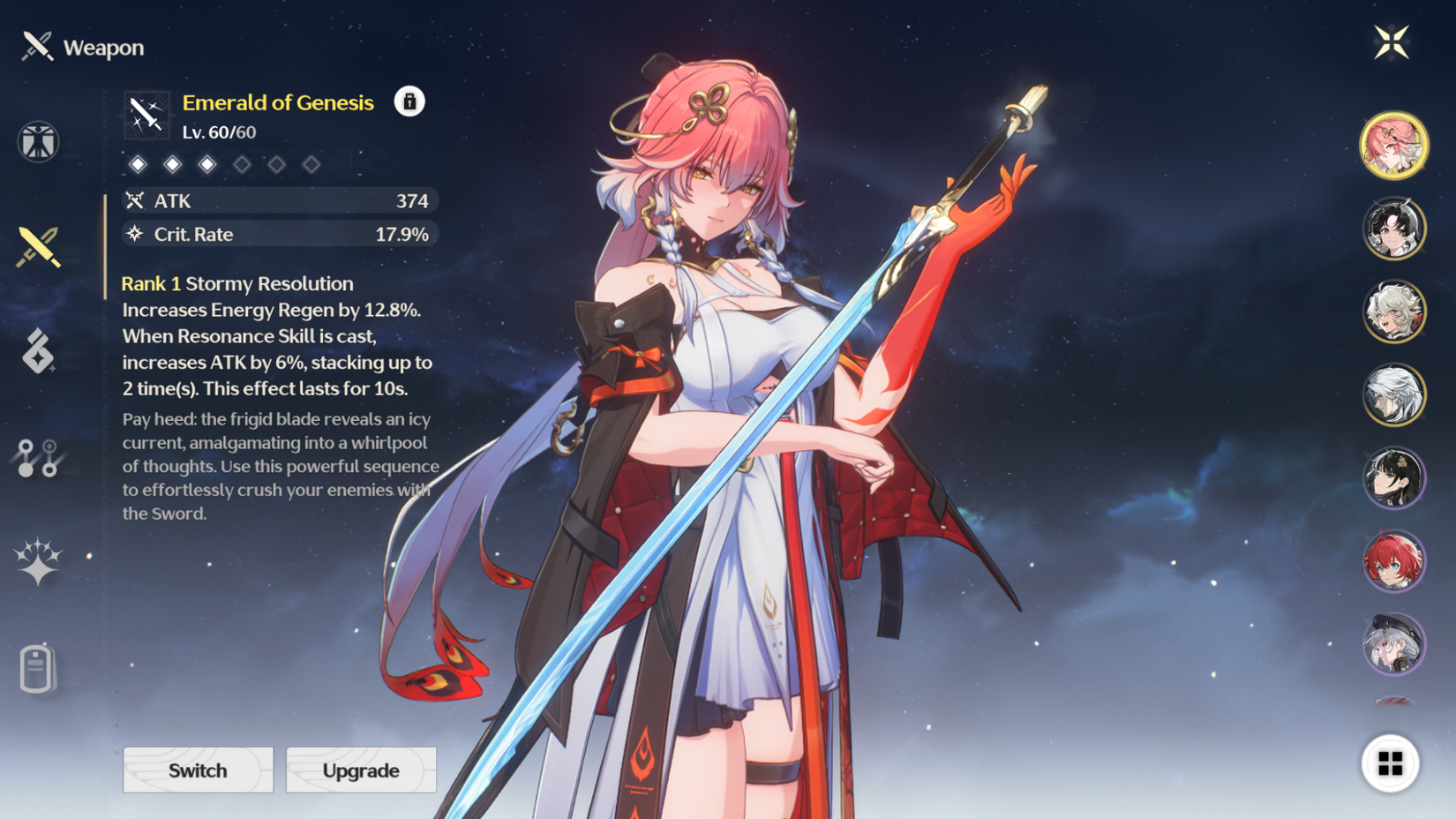Click the Emerald of Genesis weapon thumbnail
Image resolution: width=1456 pixels, height=819 pixels.
point(148,115)
